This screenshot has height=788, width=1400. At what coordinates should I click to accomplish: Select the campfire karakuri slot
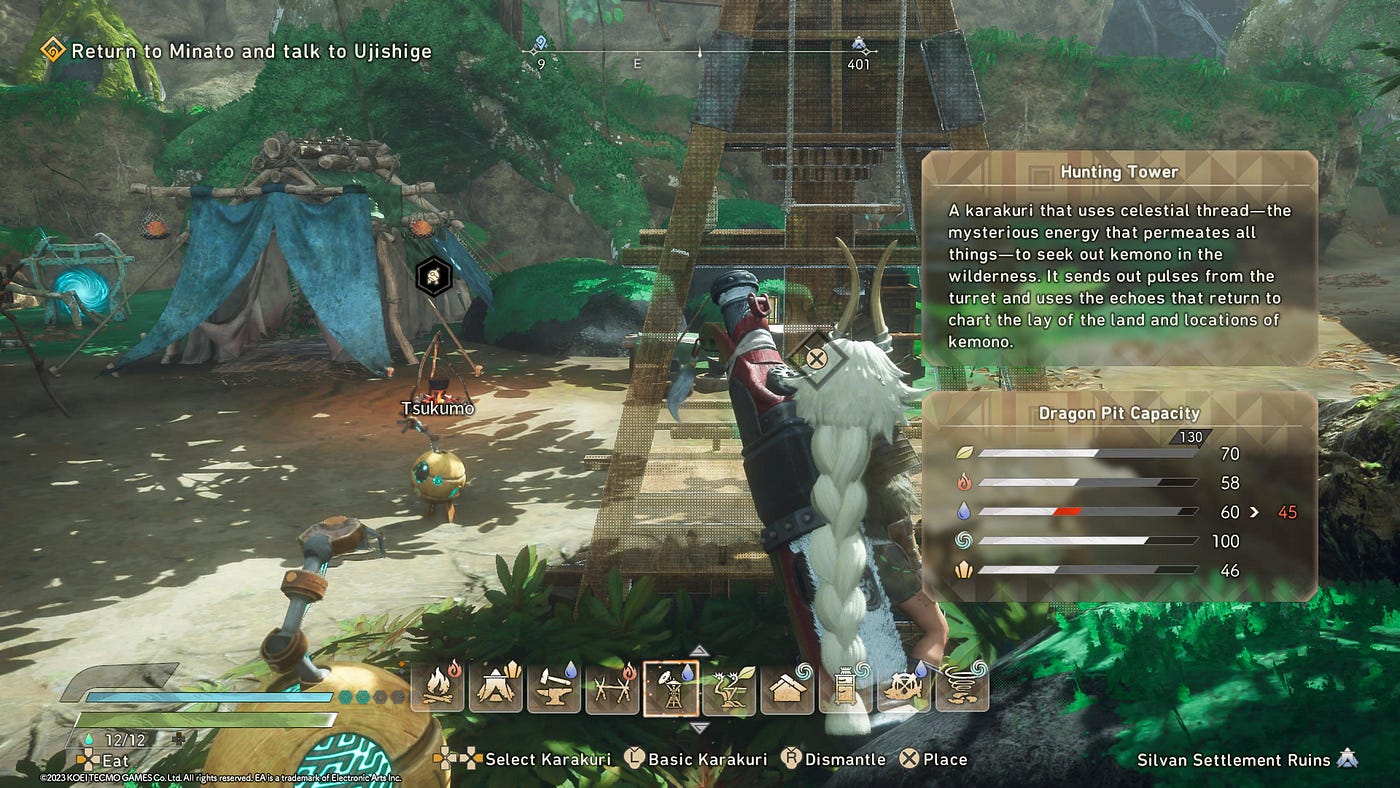click(437, 688)
